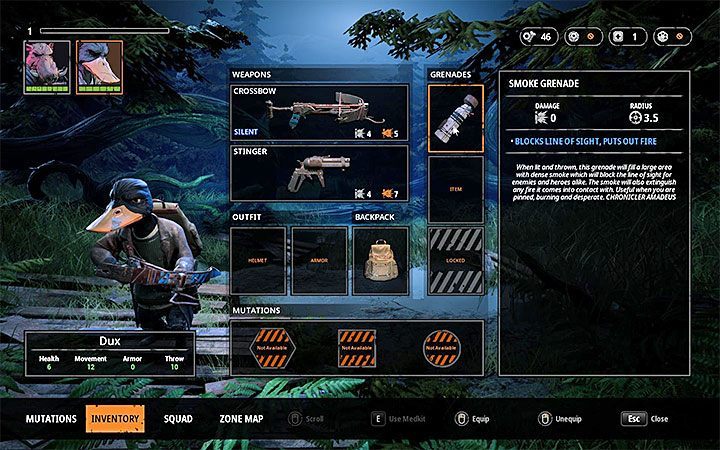
Task: Select the empty Armor outfit slot
Action: 319,260
